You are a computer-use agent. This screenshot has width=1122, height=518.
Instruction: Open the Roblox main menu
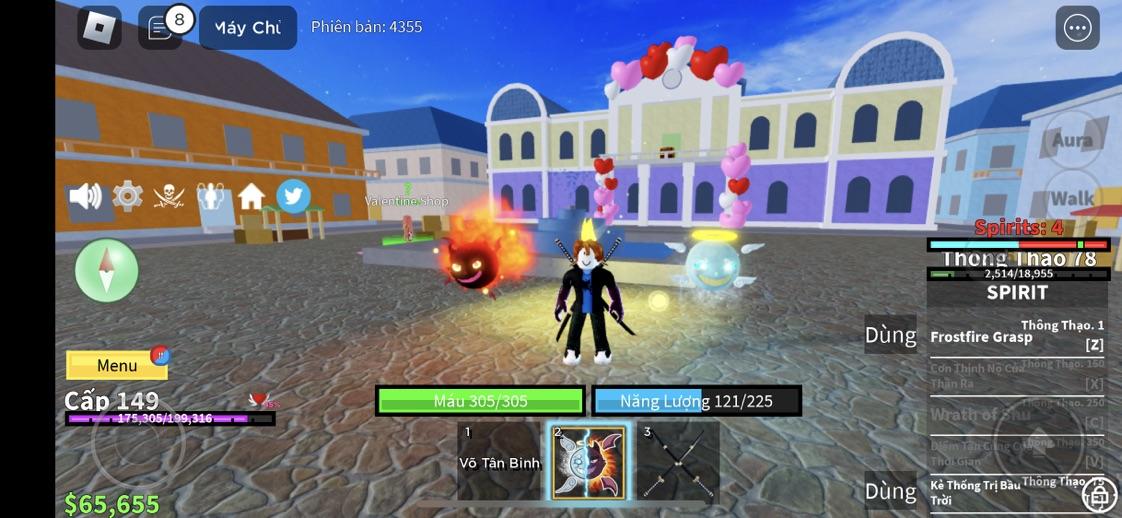99,28
